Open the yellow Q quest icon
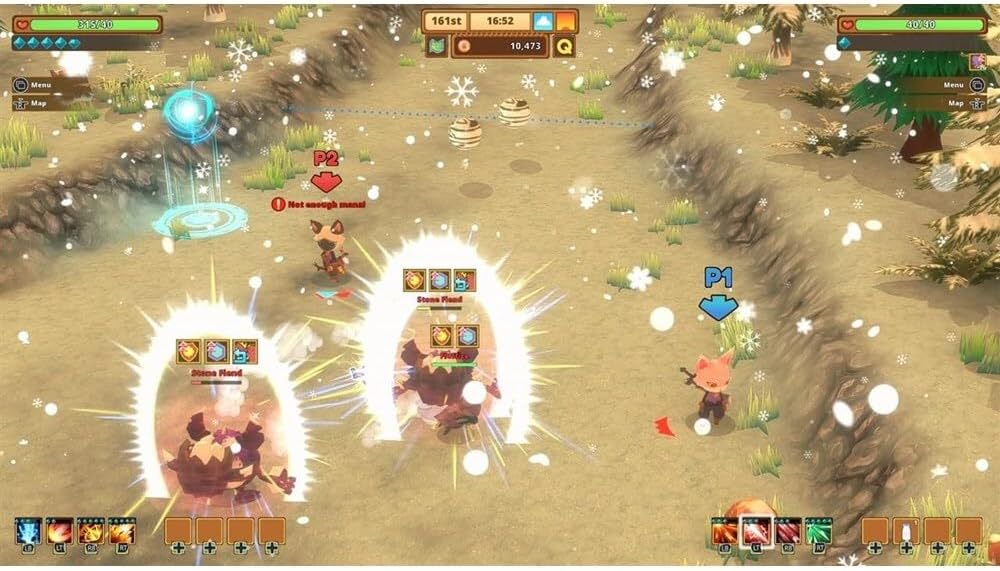This screenshot has height=571, width=1000. [x=564, y=45]
